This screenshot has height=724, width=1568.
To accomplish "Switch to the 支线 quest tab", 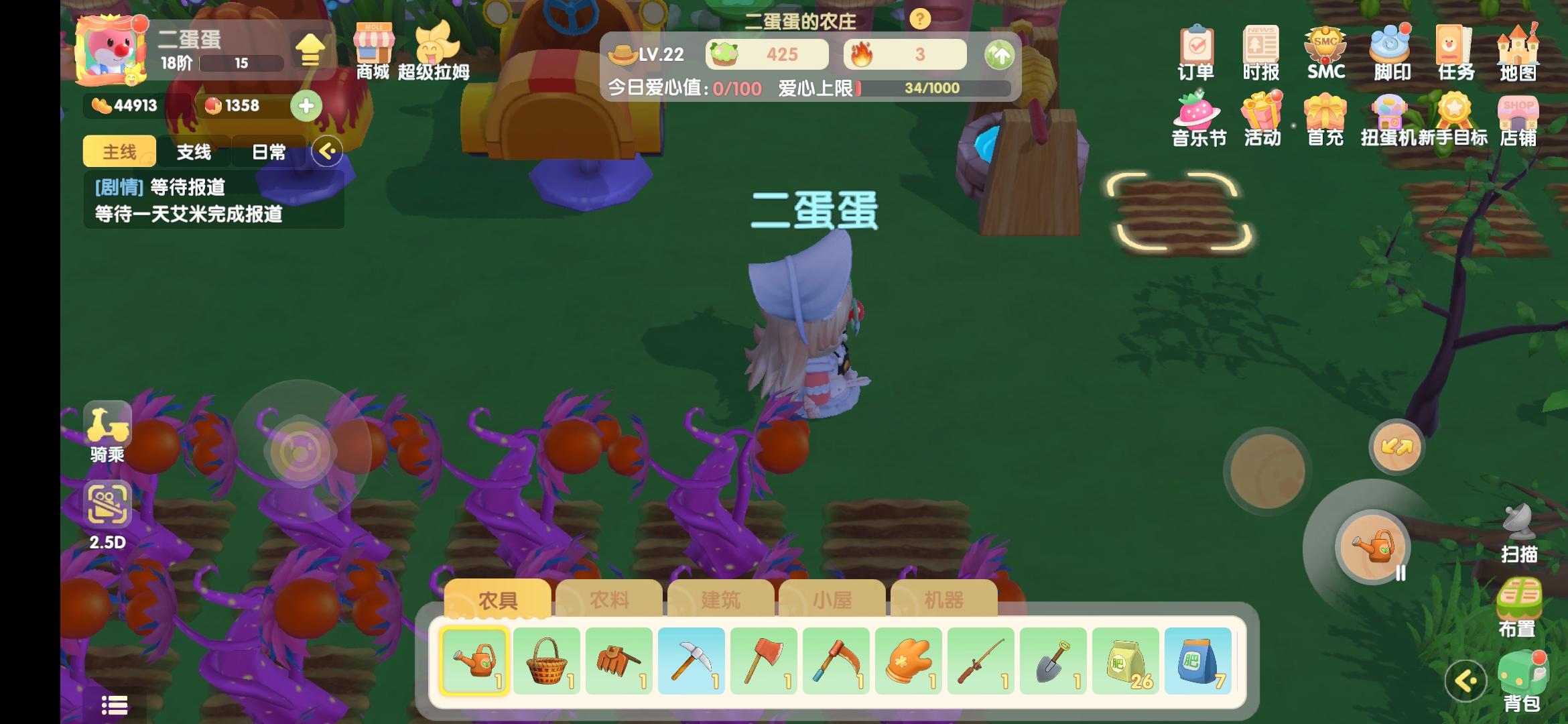I will coord(194,152).
